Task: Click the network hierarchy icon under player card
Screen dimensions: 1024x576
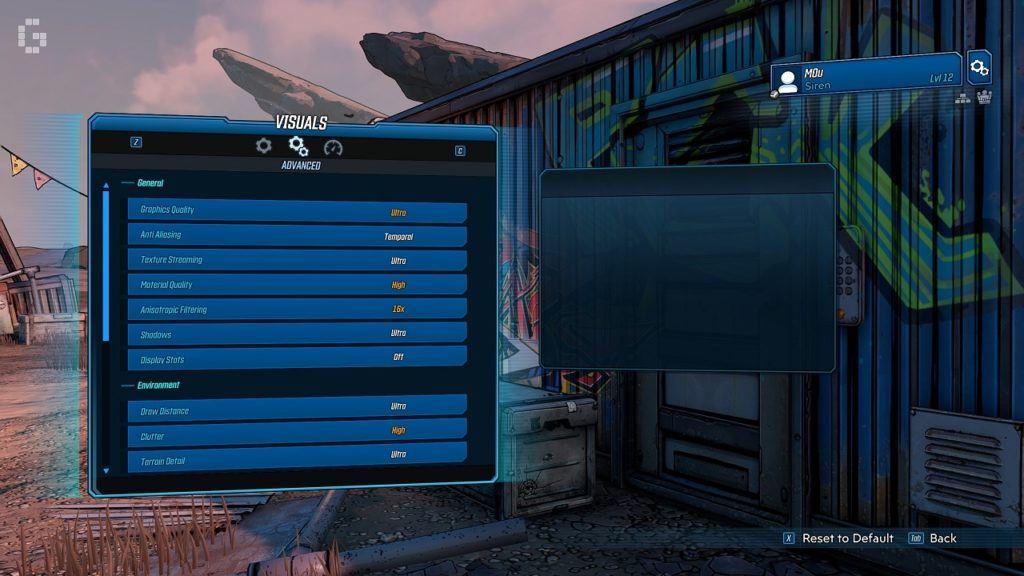Action: pos(964,98)
